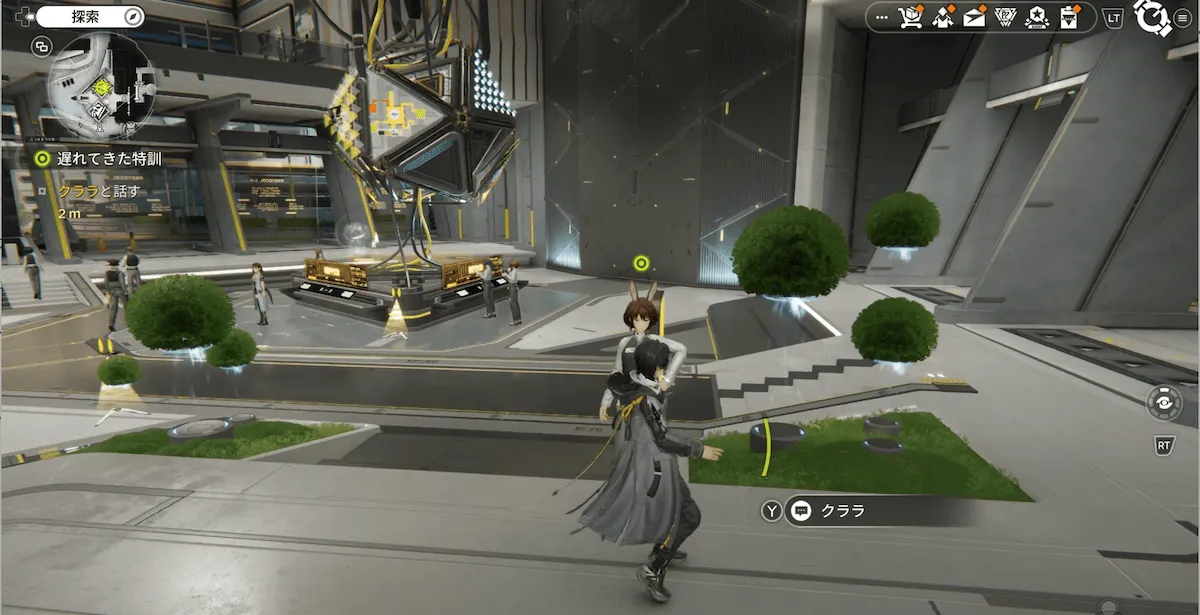Screen dimensions: 1200x615
Task: Activate the eye scan icon
Action: click(x=1164, y=402)
